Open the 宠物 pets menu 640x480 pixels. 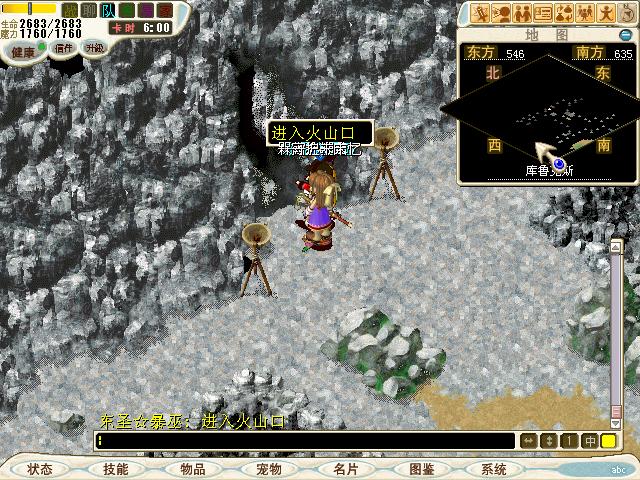[268, 469]
